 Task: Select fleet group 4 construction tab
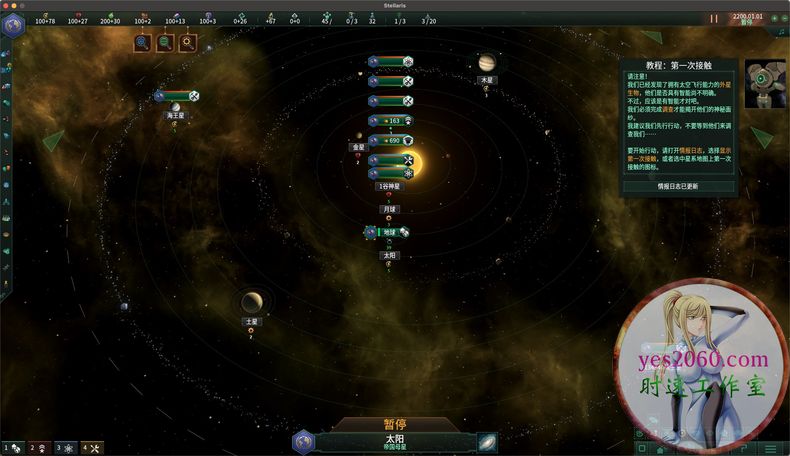point(91,448)
